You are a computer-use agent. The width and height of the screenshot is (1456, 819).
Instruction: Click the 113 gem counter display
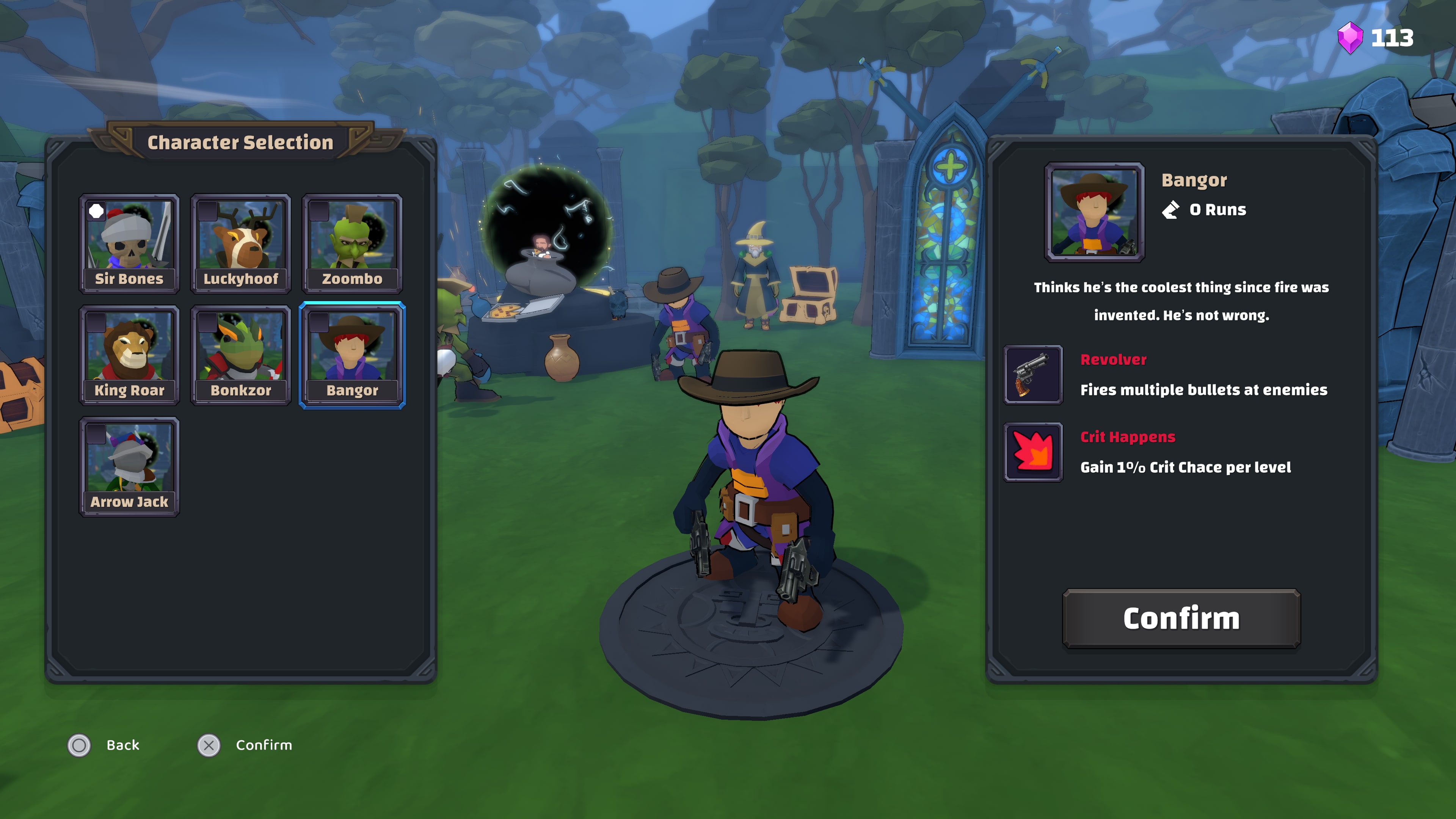pyautogui.click(x=1392, y=38)
